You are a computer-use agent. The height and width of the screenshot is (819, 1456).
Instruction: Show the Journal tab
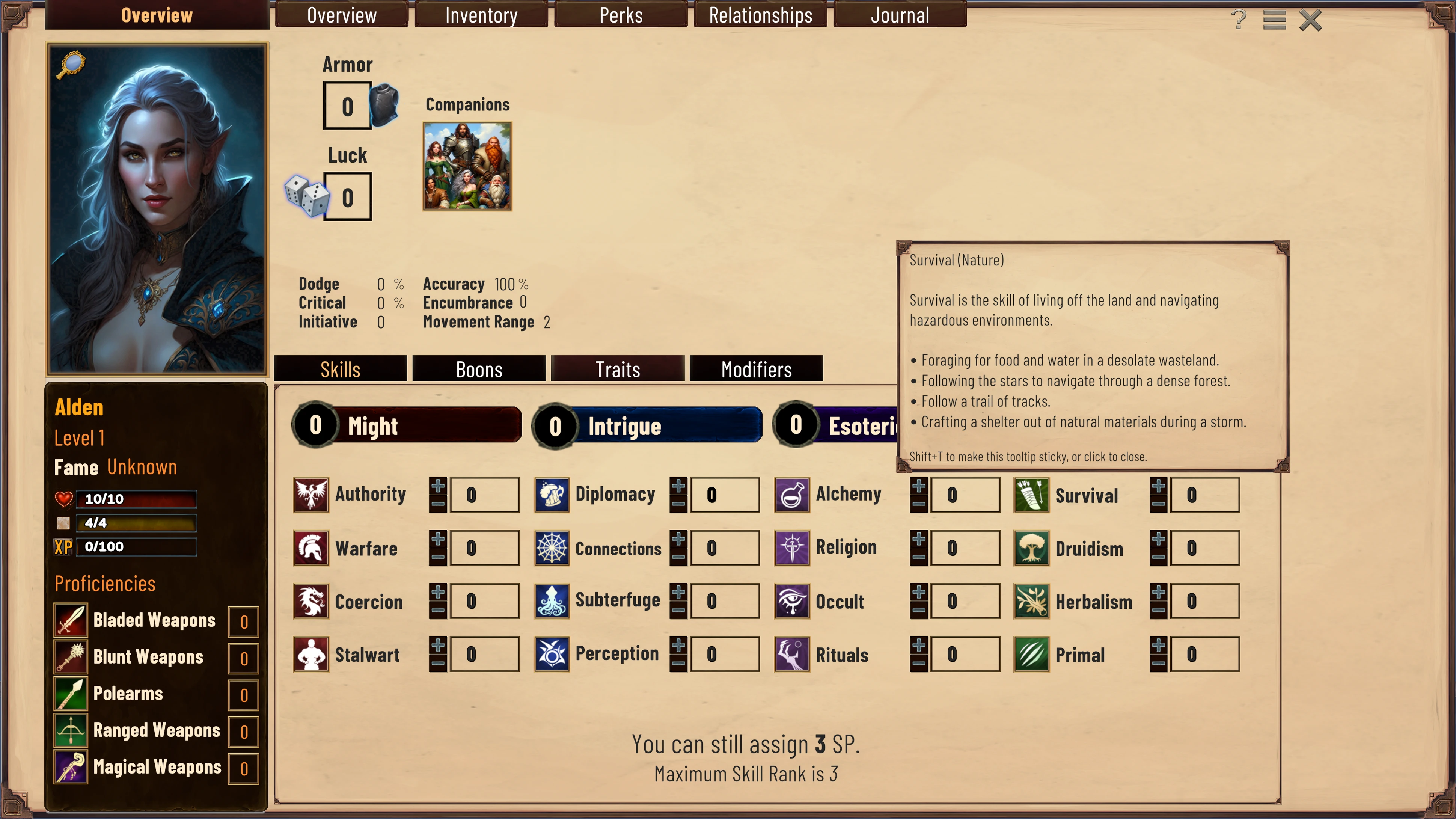(x=900, y=15)
